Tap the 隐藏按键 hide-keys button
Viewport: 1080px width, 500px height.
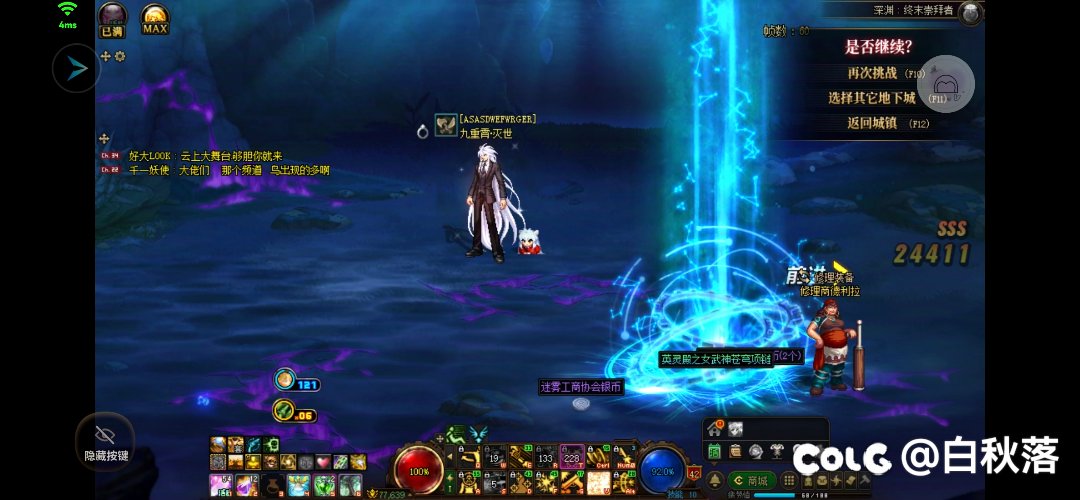105,441
